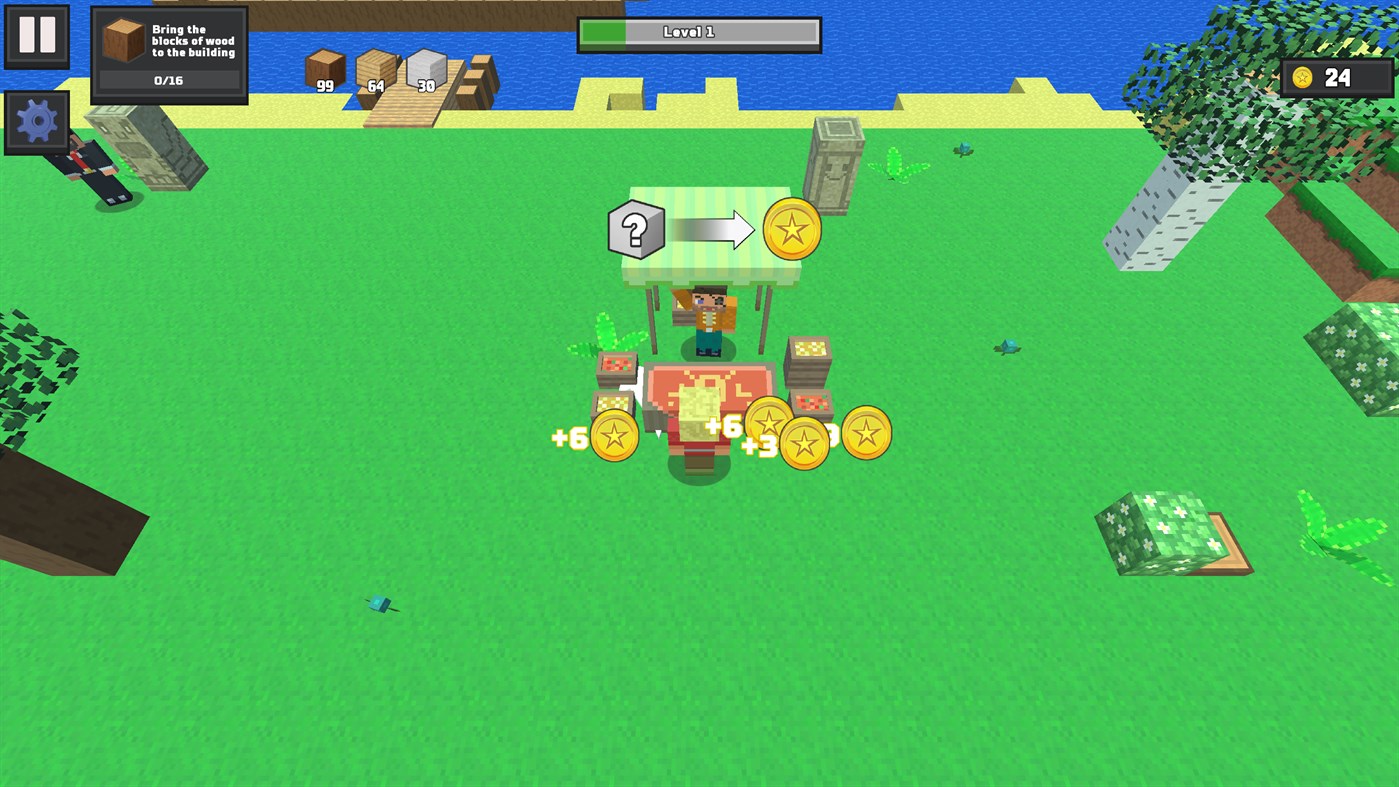Click the coin icon next to the 24 counter
1399x787 pixels.
1302,77
